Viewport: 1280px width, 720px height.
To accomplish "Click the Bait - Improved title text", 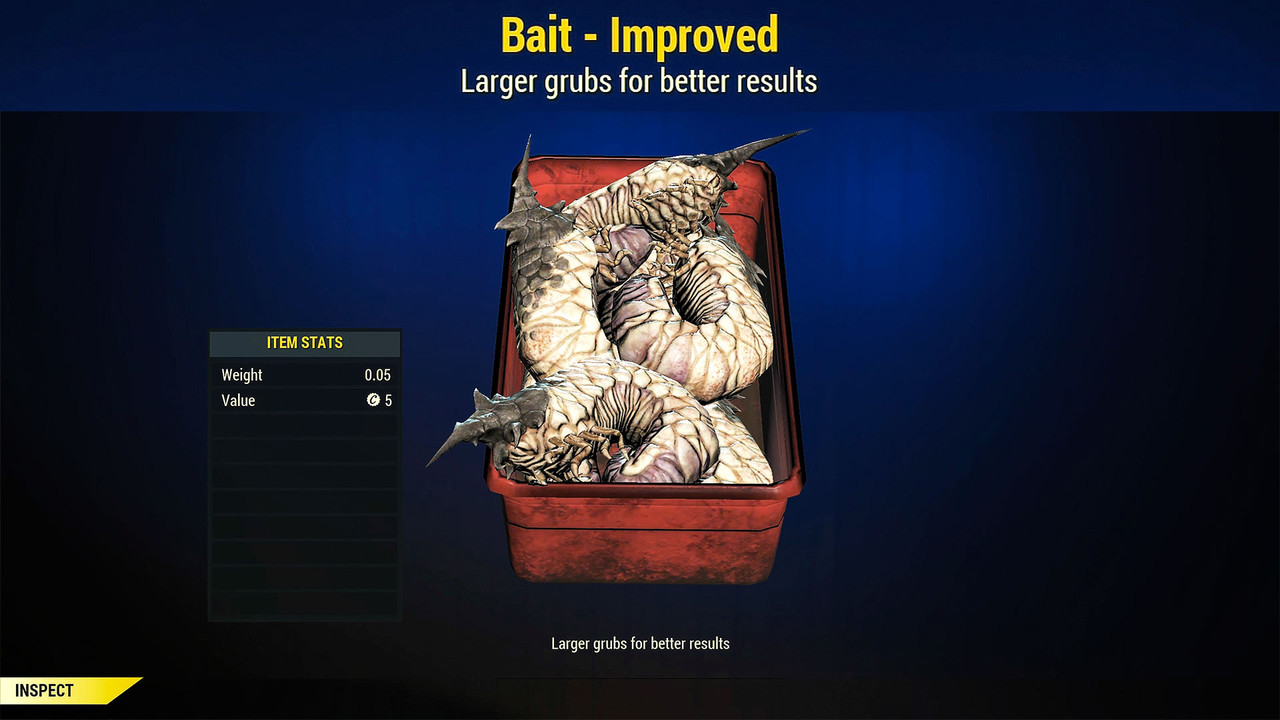I will (x=639, y=35).
